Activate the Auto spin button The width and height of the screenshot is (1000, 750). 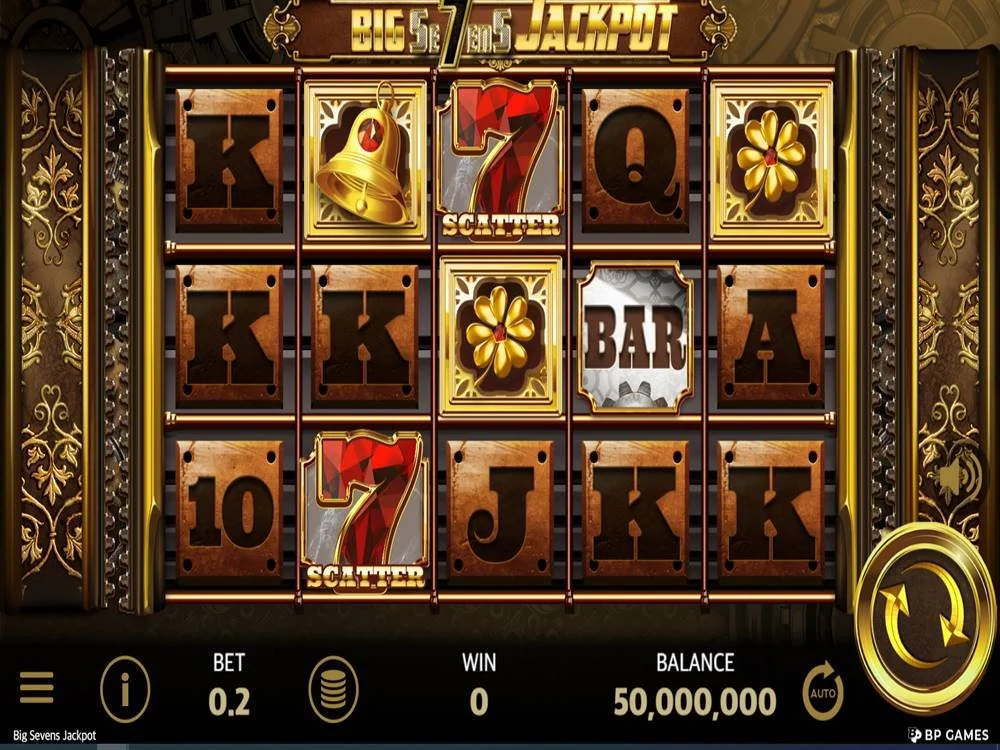(x=823, y=691)
